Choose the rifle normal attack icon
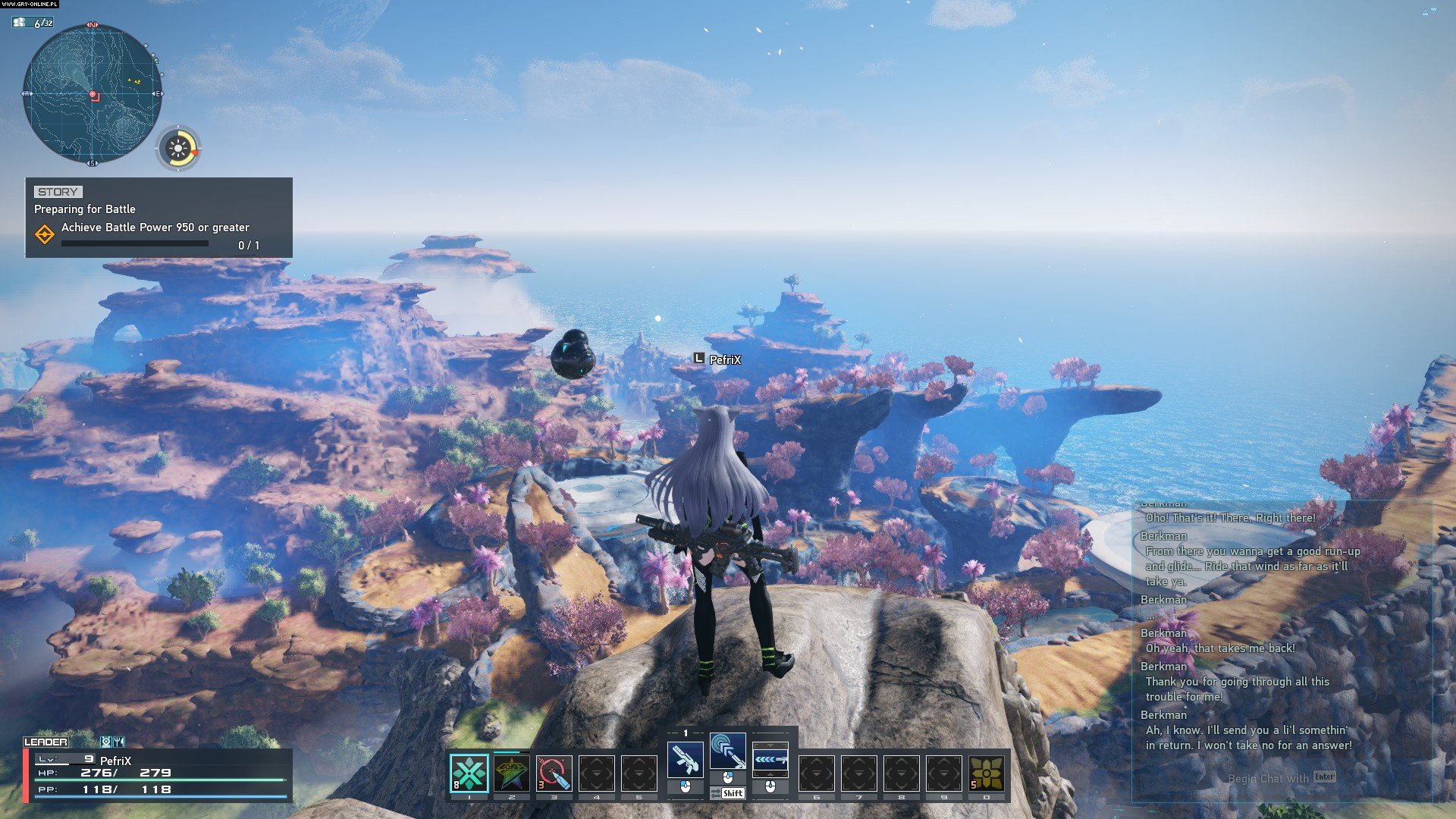 pos(685,759)
